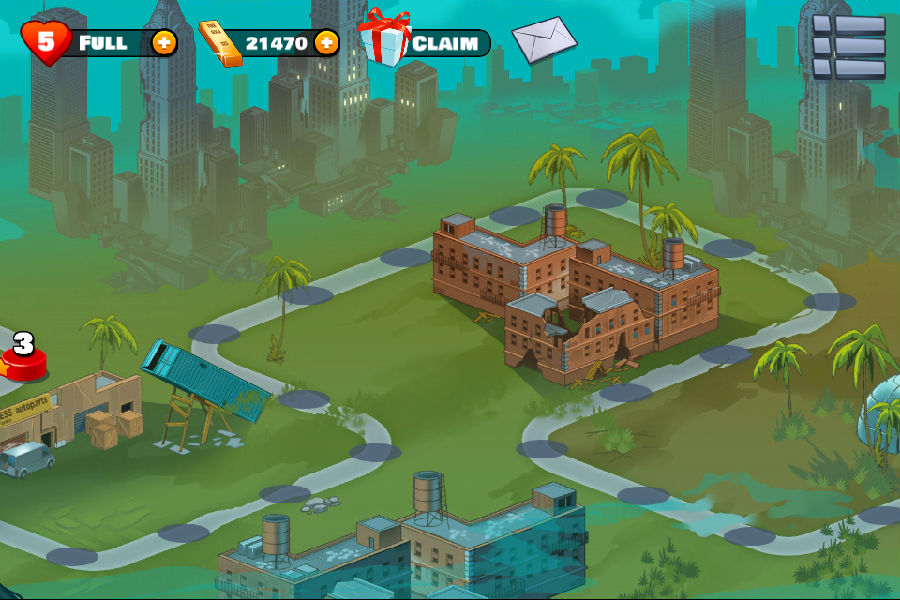Image resolution: width=900 pixels, height=600 pixels.
Task: Open the hamburger menu
Action: [848, 47]
